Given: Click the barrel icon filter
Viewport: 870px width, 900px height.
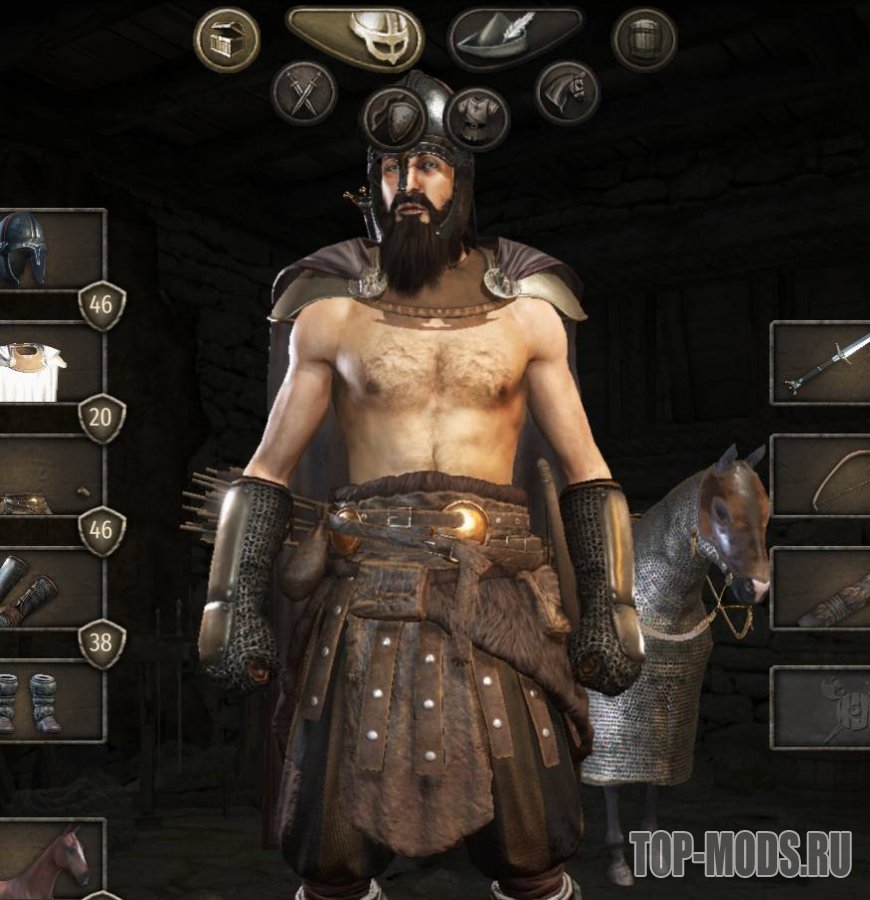Looking at the screenshot, I should click(644, 40).
